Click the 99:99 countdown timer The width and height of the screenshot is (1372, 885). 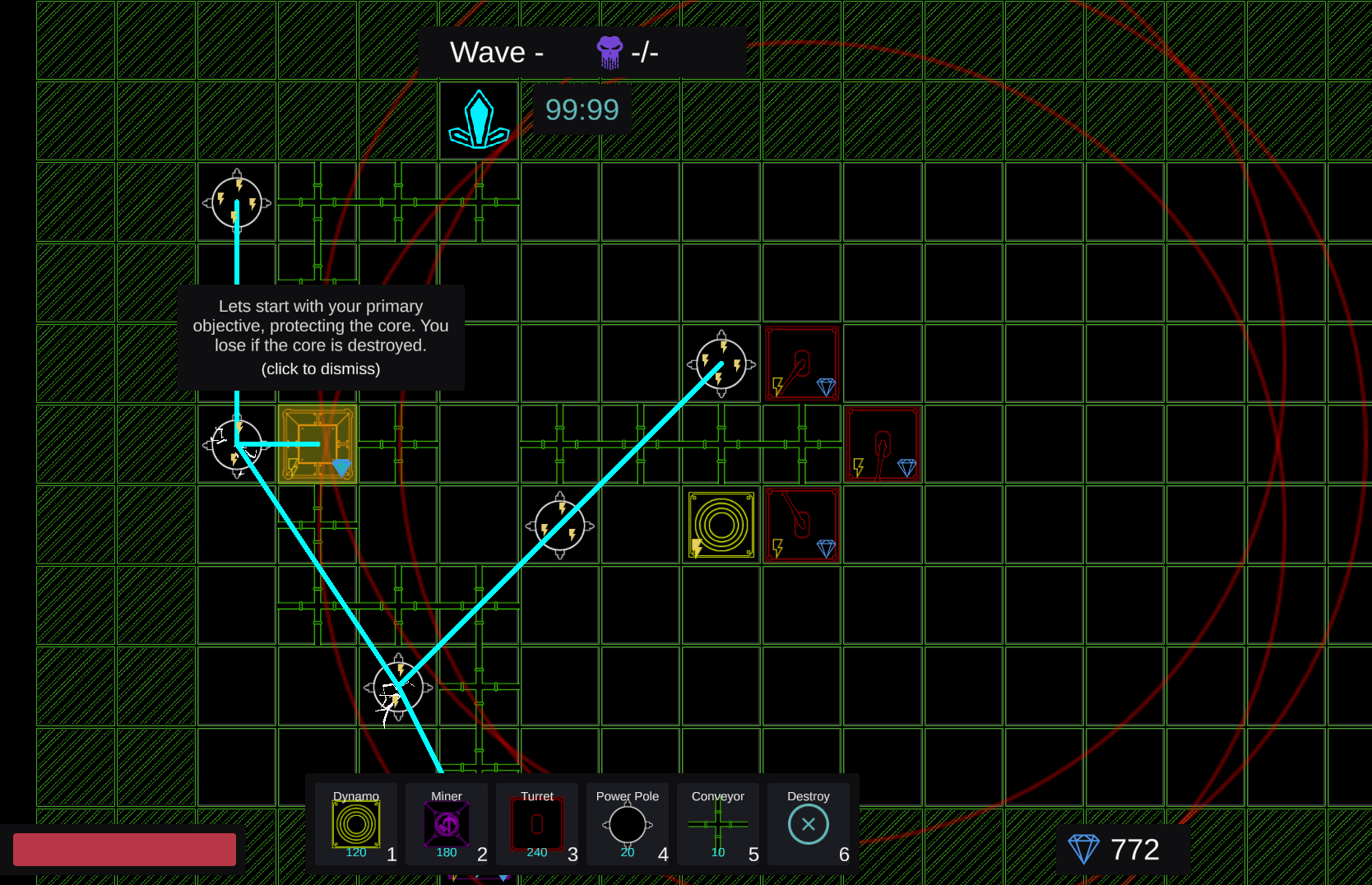582,109
